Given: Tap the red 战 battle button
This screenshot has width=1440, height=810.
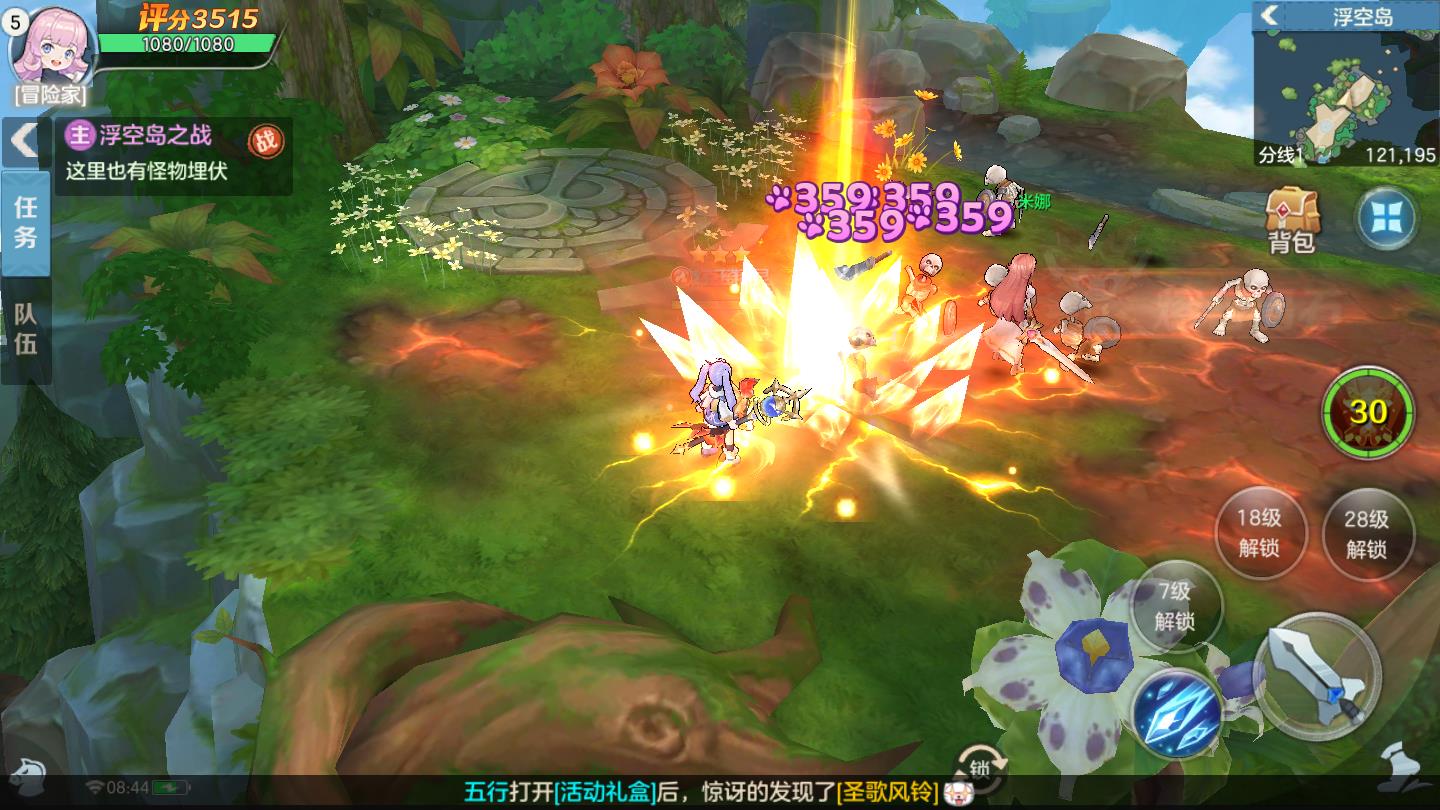Looking at the screenshot, I should 265,141.
